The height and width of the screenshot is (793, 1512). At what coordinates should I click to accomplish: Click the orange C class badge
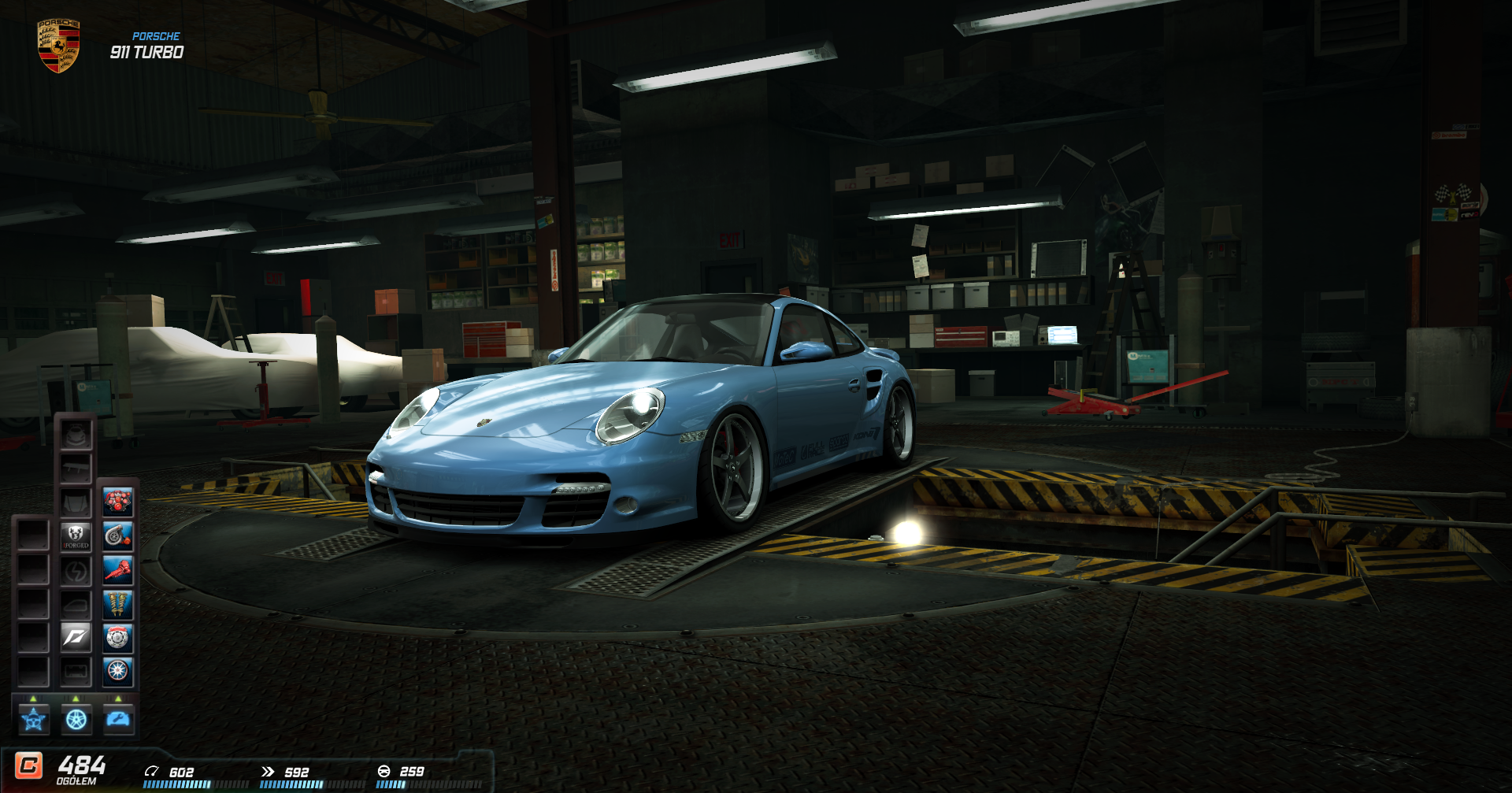pos(29,765)
